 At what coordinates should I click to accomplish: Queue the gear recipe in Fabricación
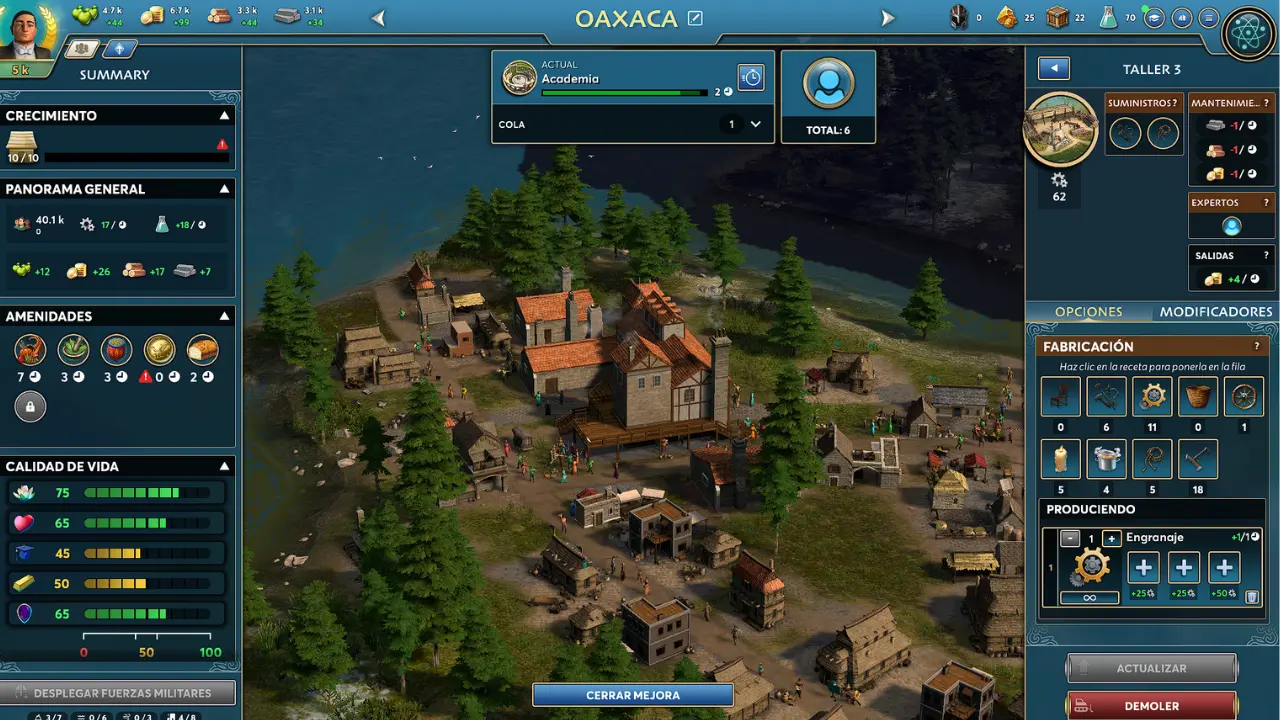(1152, 397)
